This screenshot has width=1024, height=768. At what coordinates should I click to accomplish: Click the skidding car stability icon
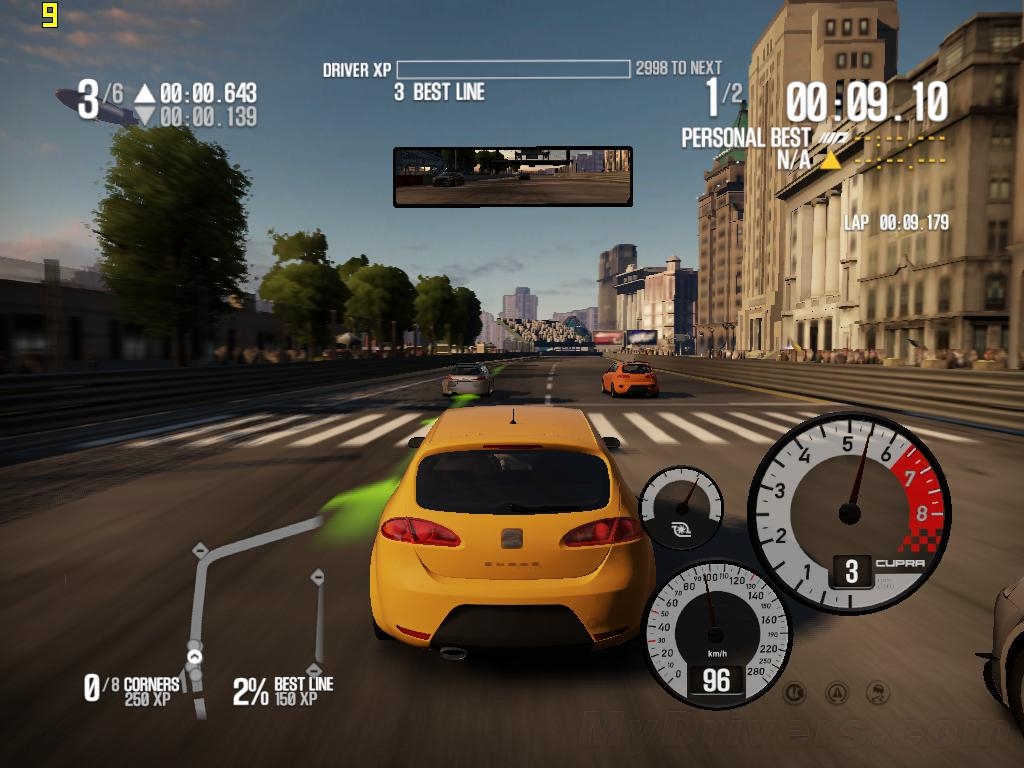878,691
